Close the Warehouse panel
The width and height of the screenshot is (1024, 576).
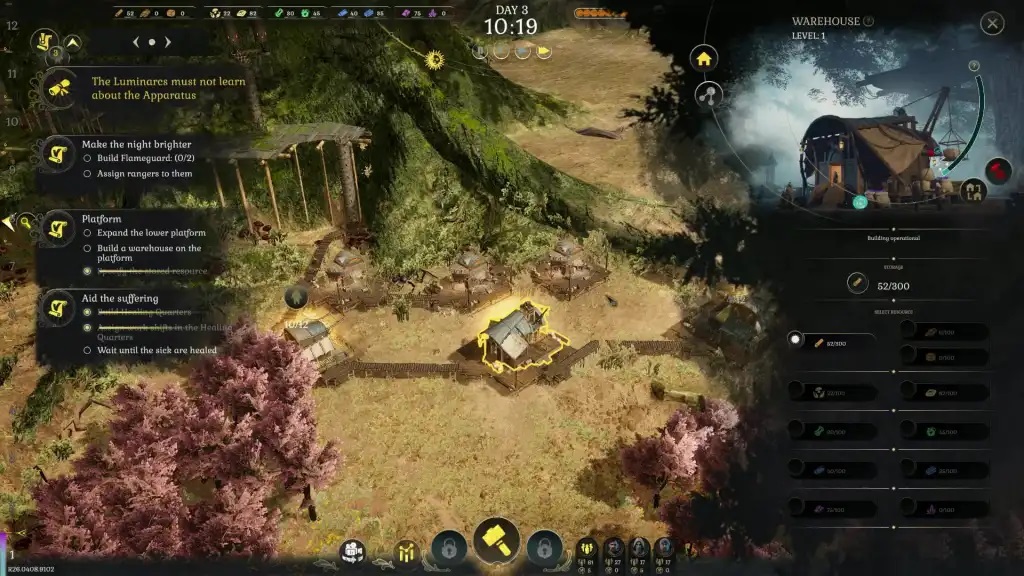[991, 23]
